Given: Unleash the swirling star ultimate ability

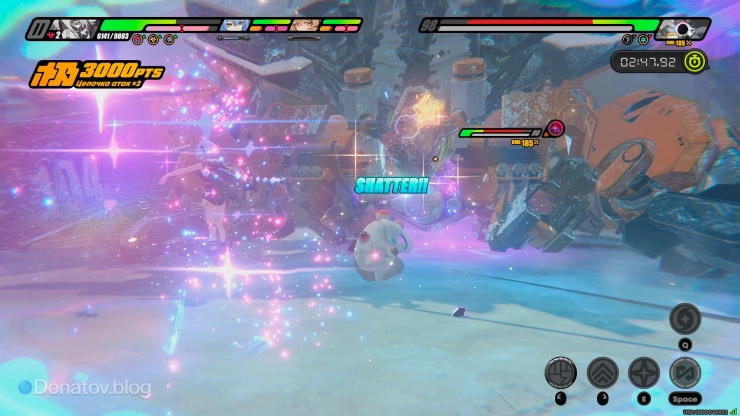Looking at the screenshot, I should 685,319.
